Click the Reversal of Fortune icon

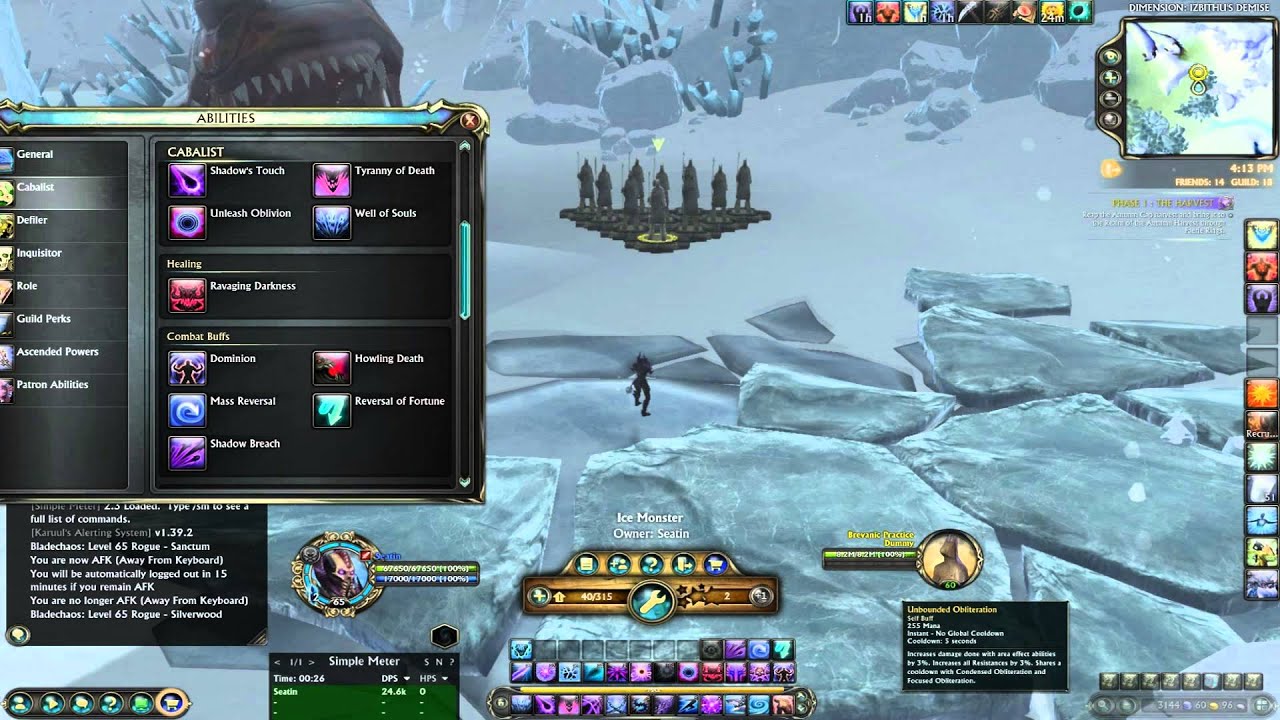click(x=332, y=410)
